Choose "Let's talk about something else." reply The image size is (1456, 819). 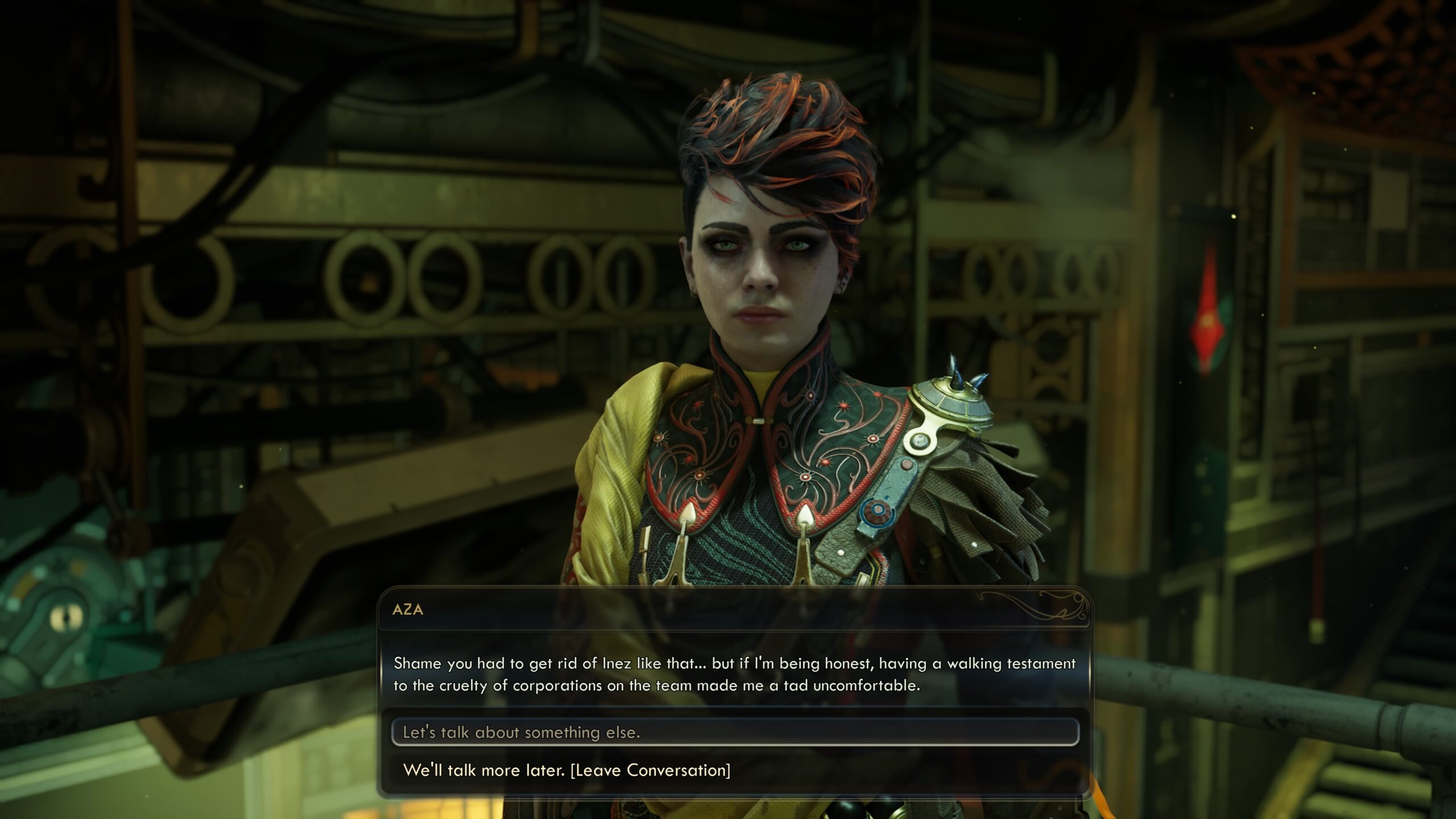[522, 732]
